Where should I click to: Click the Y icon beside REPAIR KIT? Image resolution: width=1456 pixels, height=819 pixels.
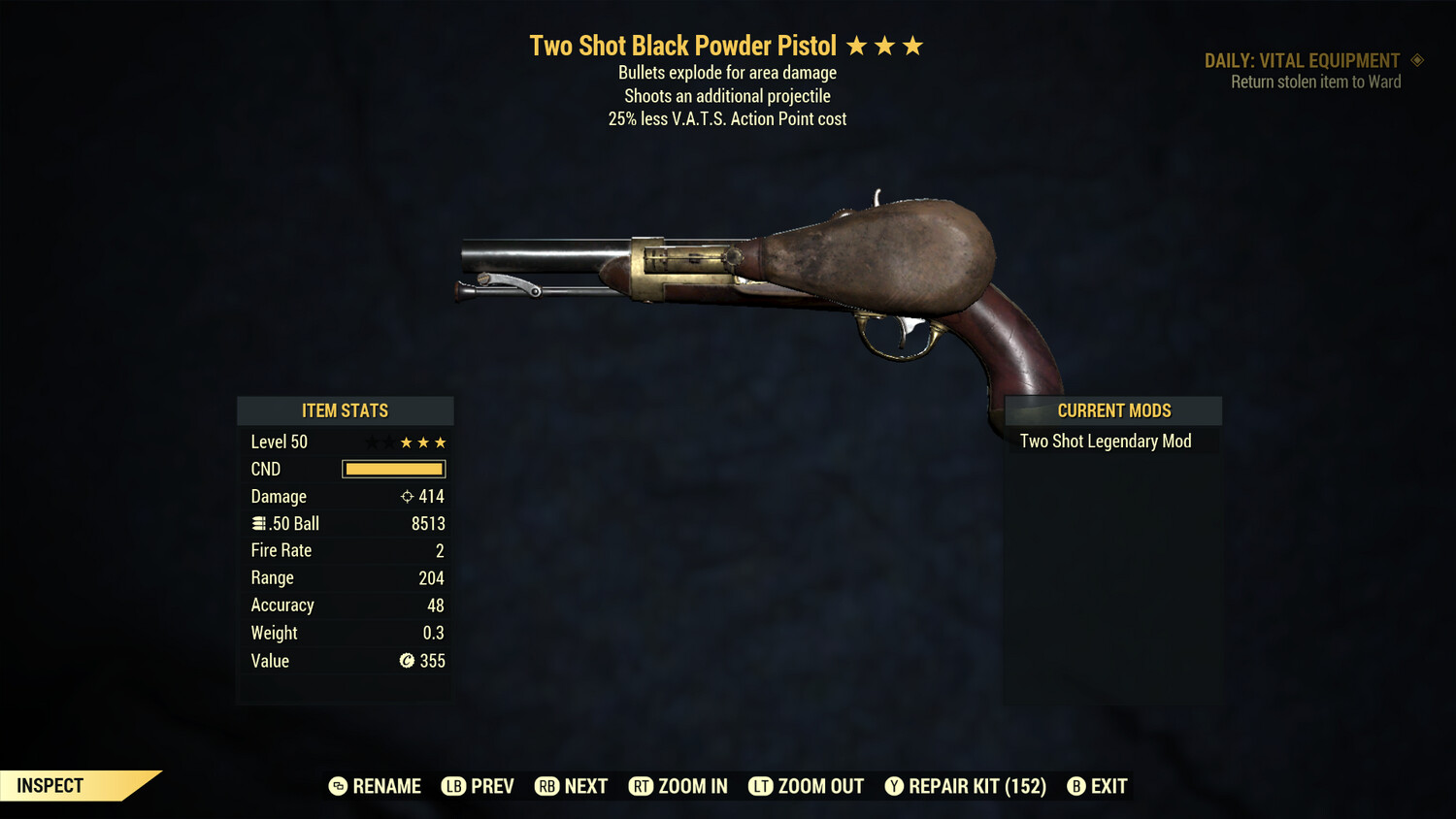tap(895, 786)
